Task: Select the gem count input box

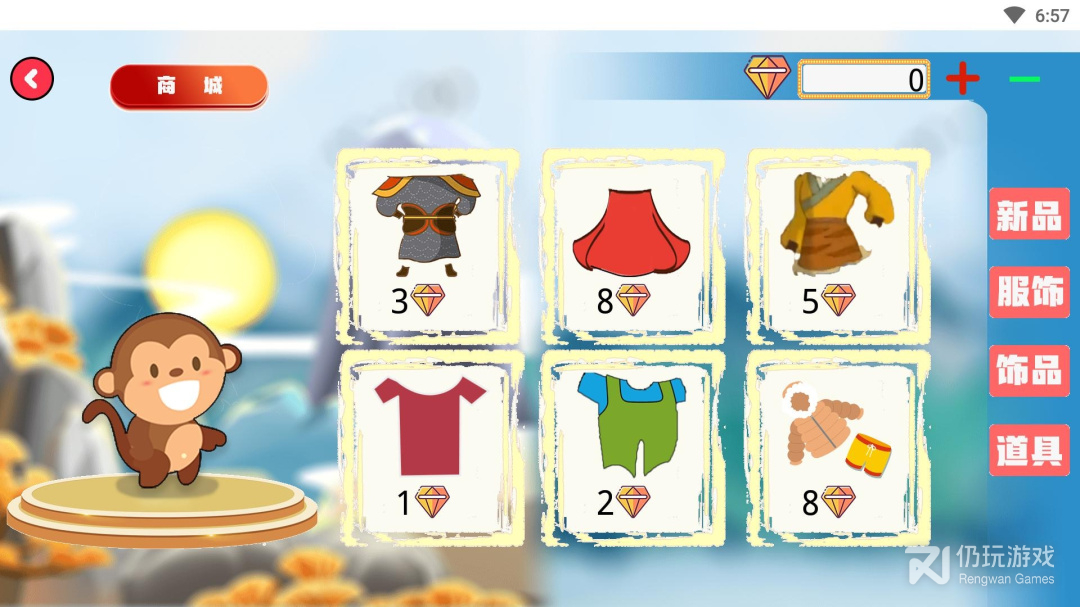Action: 864,79
